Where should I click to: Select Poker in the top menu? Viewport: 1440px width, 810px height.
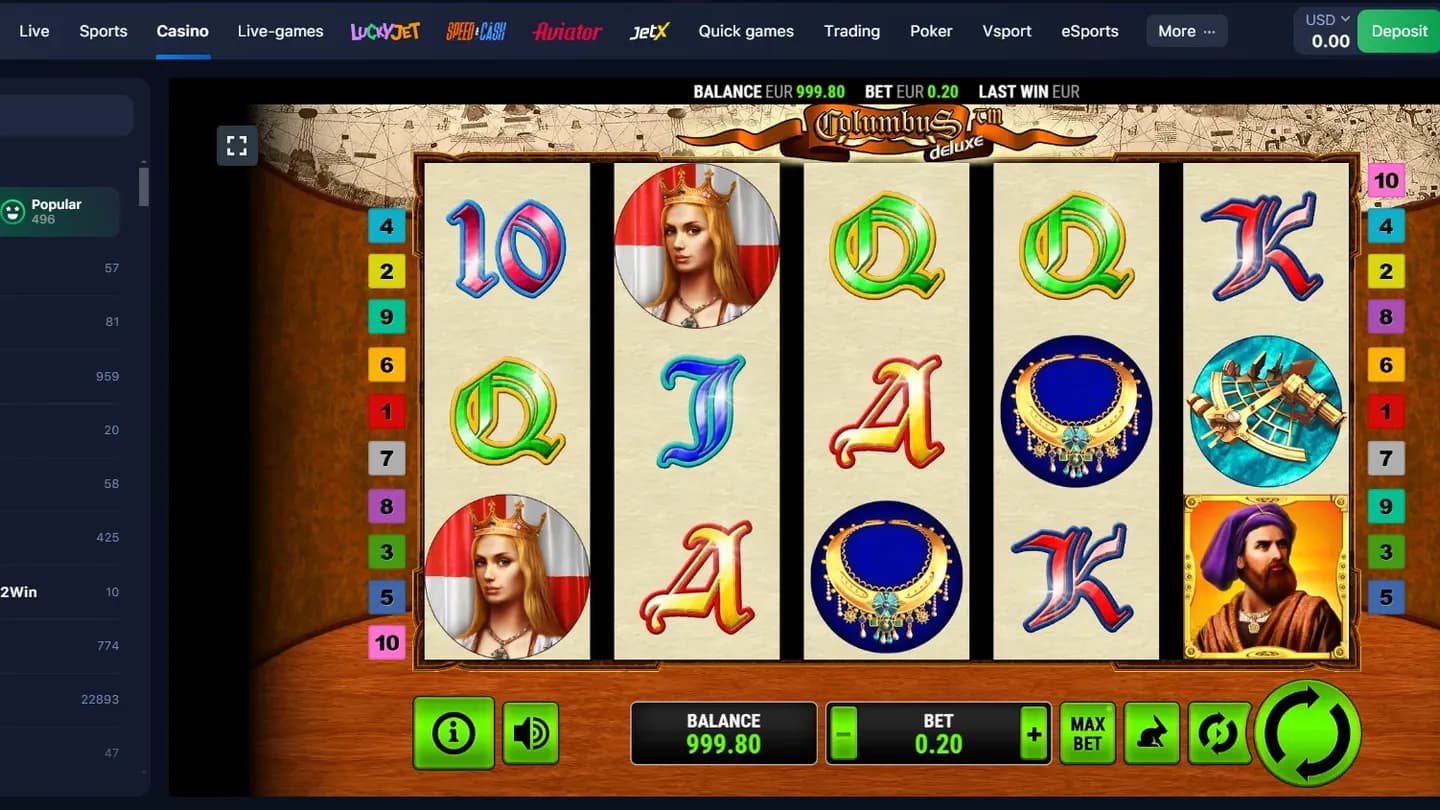point(930,31)
